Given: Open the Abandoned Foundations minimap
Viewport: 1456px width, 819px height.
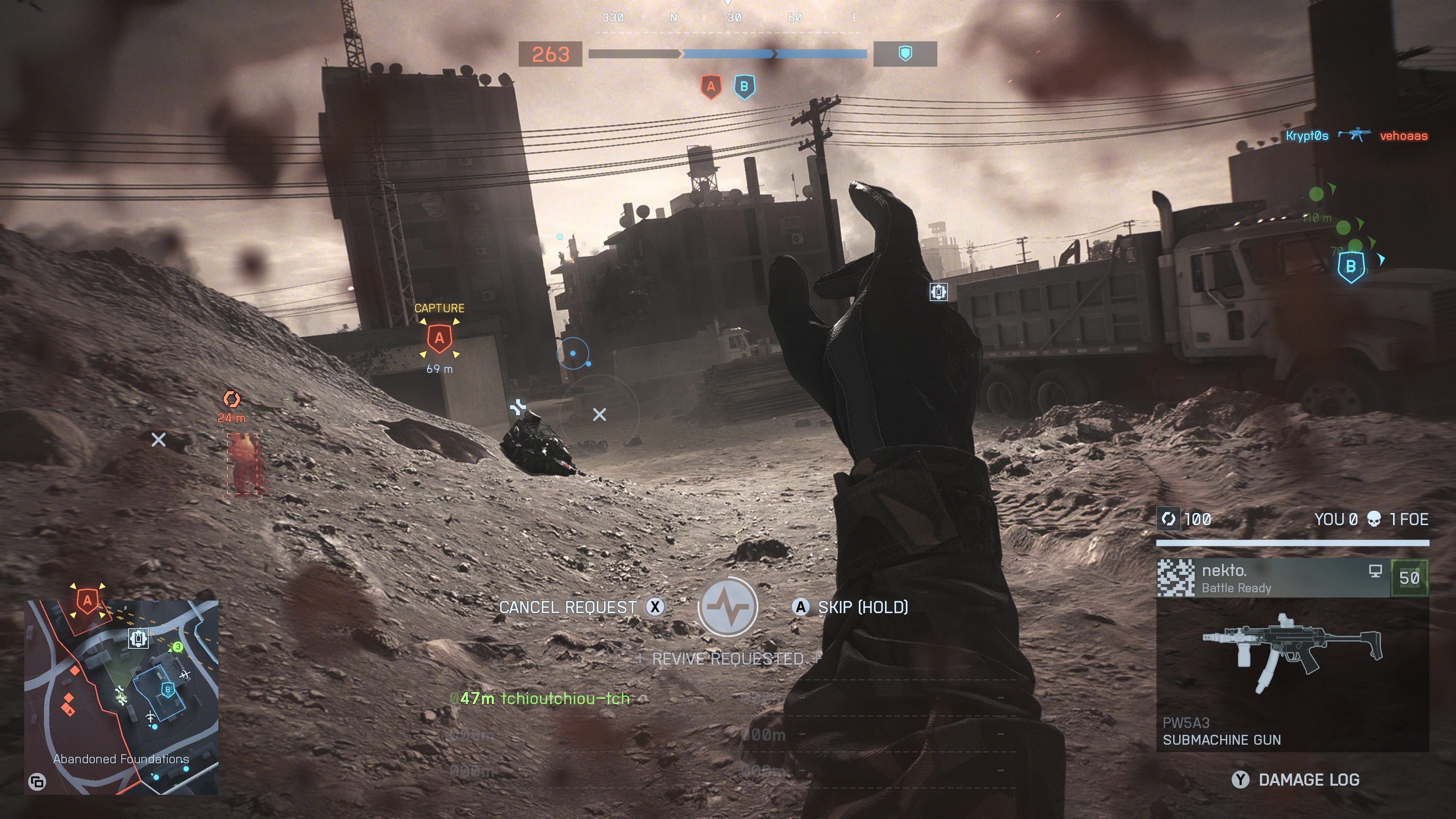Looking at the screenshot, I should 121,697.
